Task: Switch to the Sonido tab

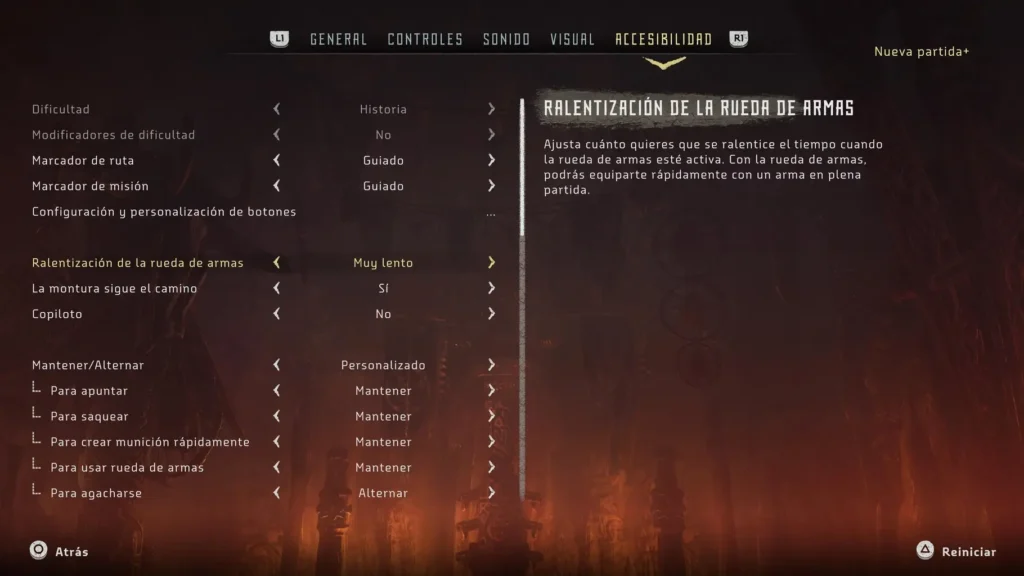Action: [506, 40]
